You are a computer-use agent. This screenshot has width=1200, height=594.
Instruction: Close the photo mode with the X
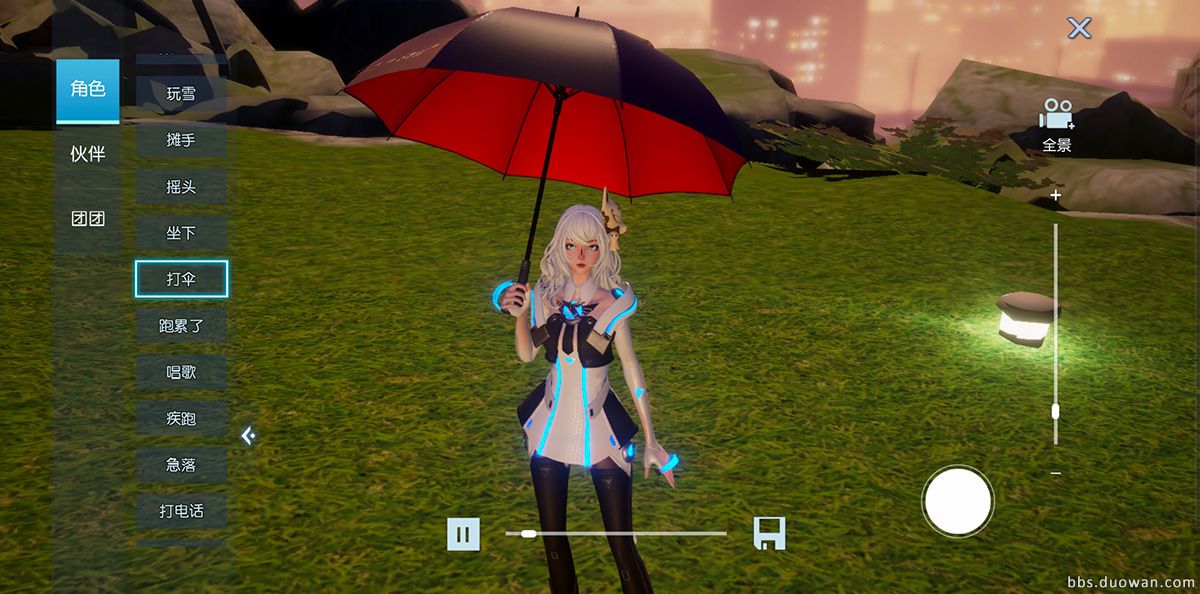[1079, 28]
